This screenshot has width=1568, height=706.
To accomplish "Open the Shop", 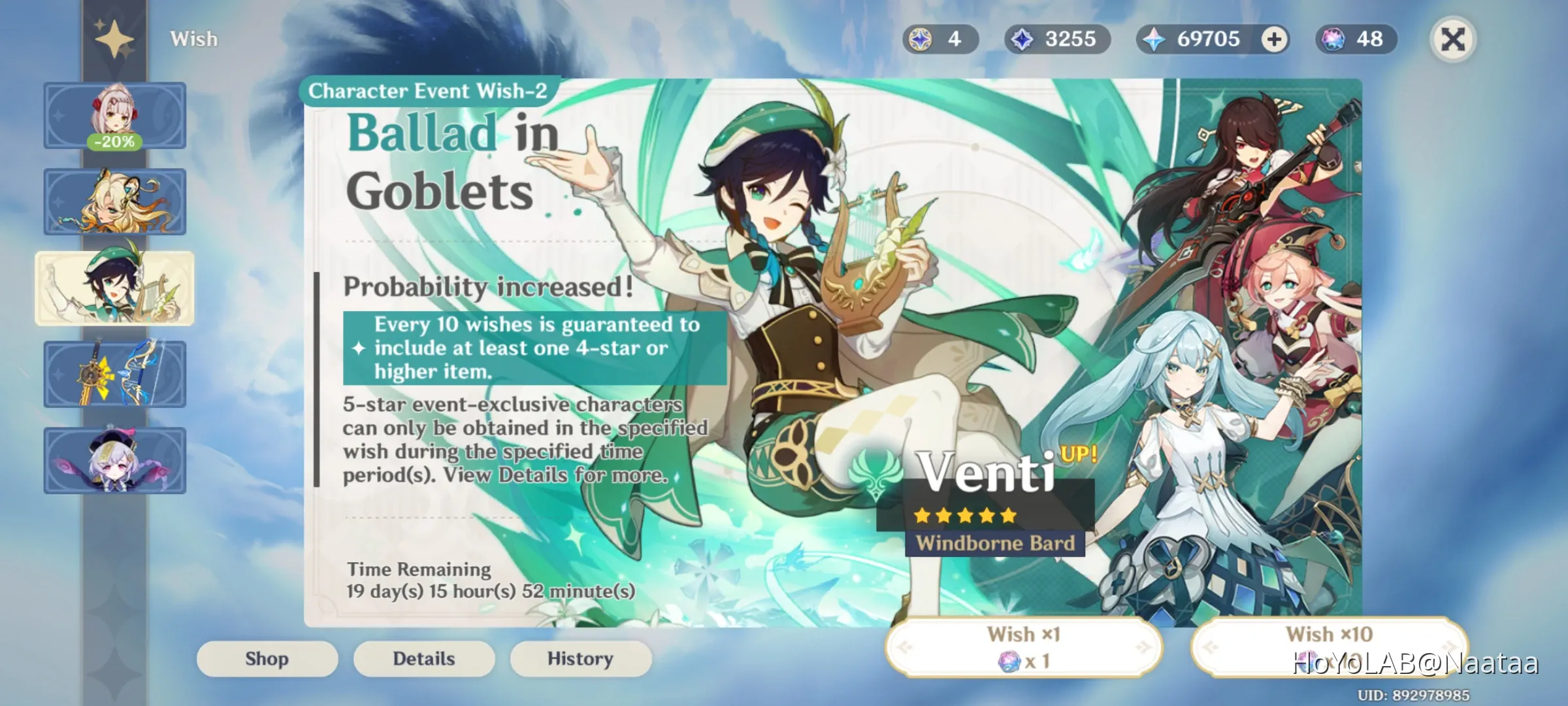I will coord(267,658).
